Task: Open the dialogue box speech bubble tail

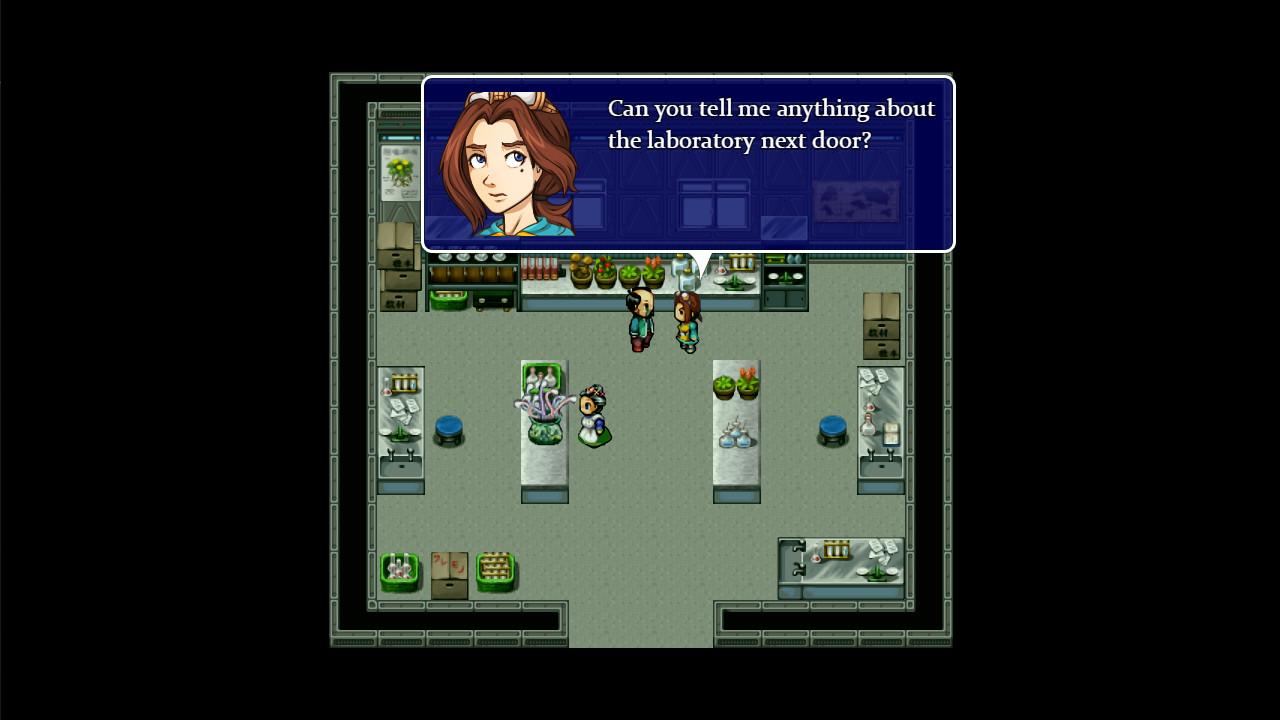Action: [700, 254]
